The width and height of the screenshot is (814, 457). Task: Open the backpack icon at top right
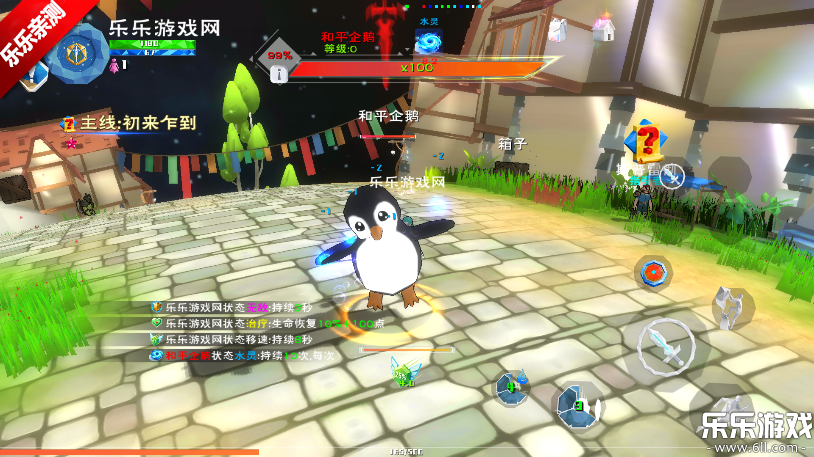point(559,30)
